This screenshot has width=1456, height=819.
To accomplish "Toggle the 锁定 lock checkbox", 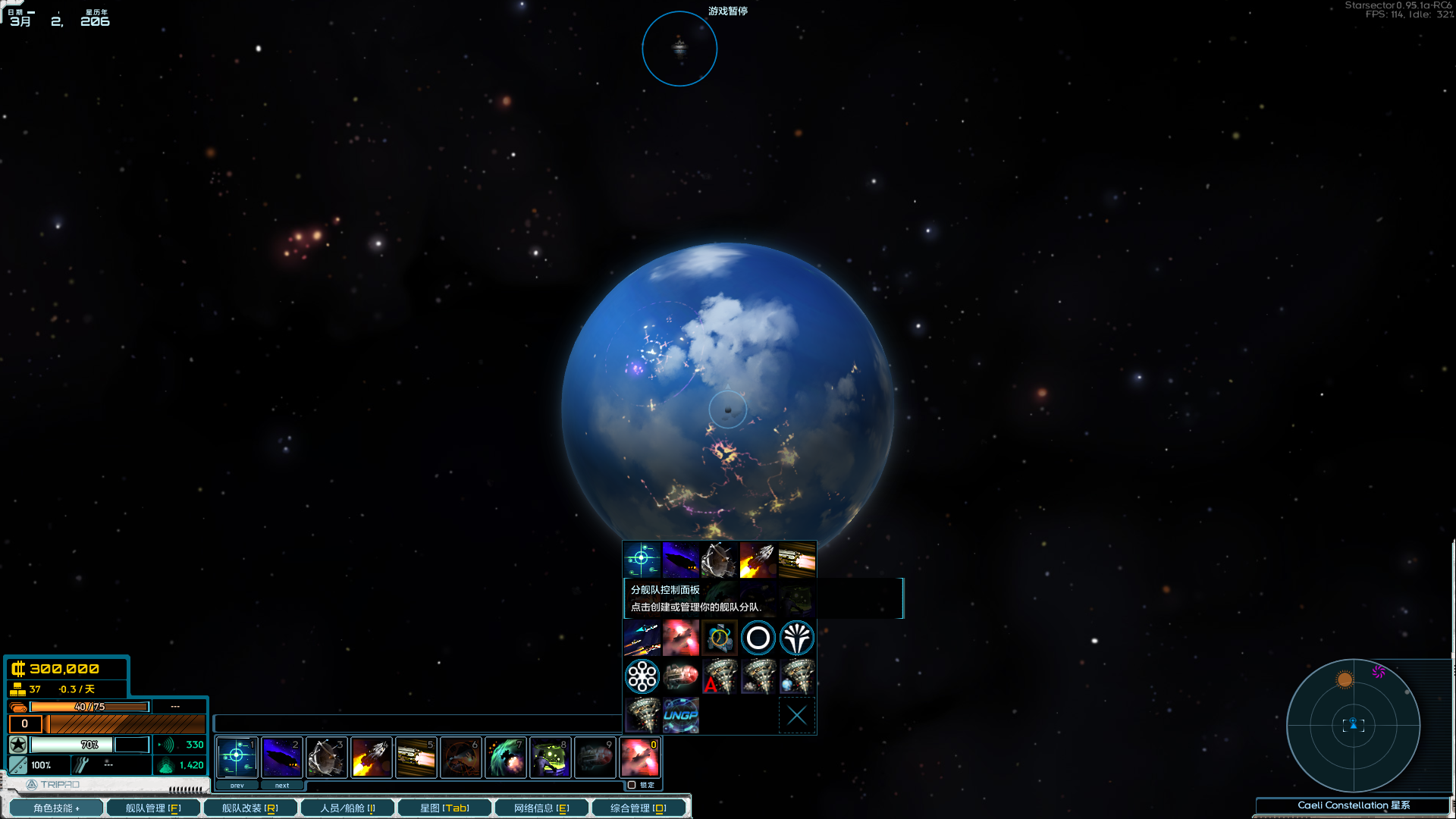I will (x=632, y=785).
